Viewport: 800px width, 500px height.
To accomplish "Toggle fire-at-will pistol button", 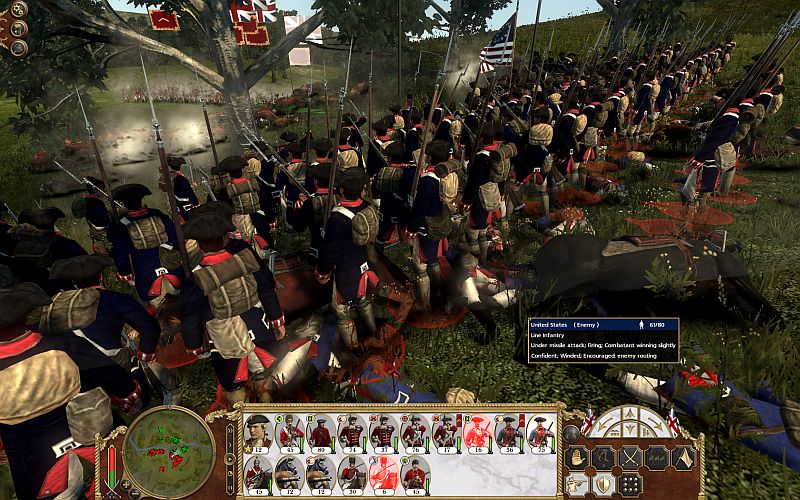I will (x=579, y=484).
